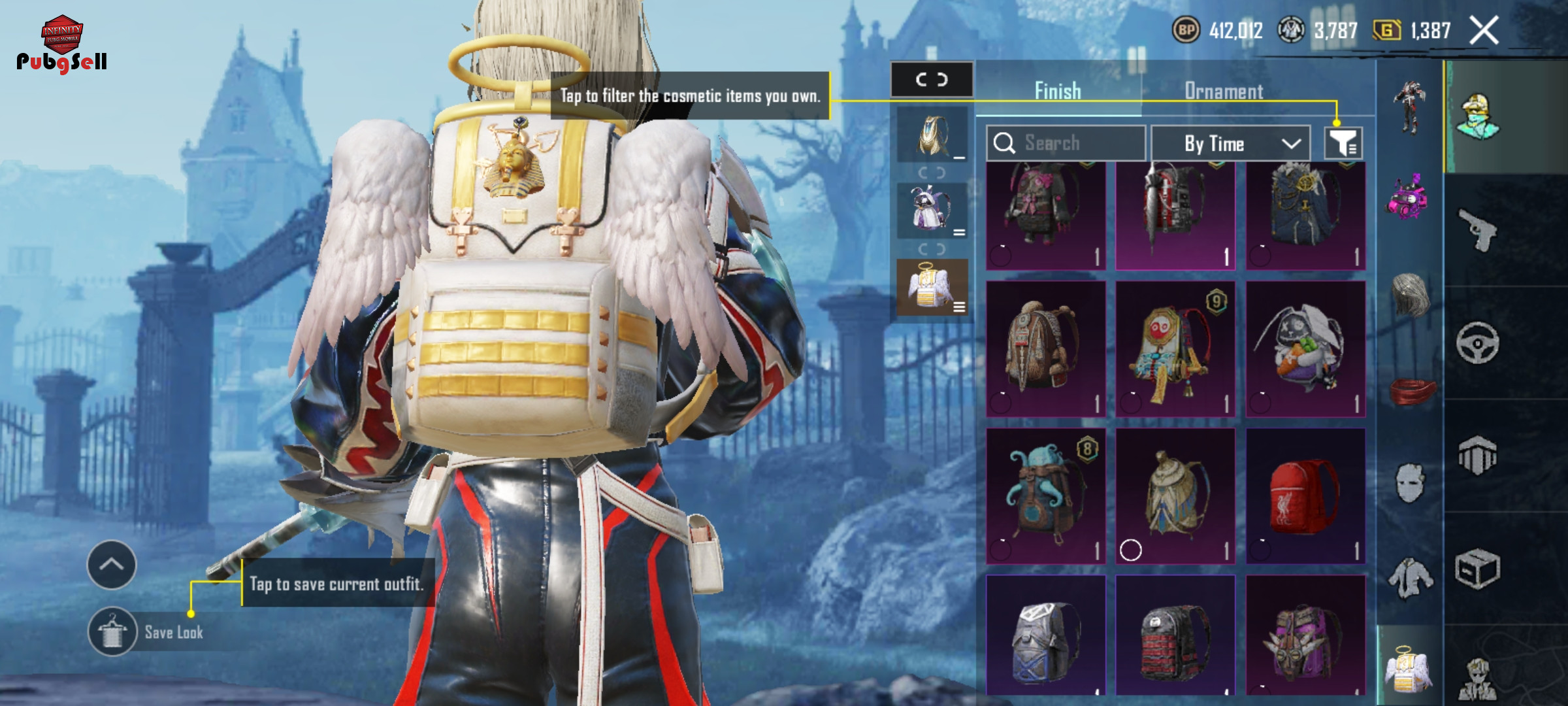
Task: Open the steering wheel vehicle category
Action: tap(1478, 343)
